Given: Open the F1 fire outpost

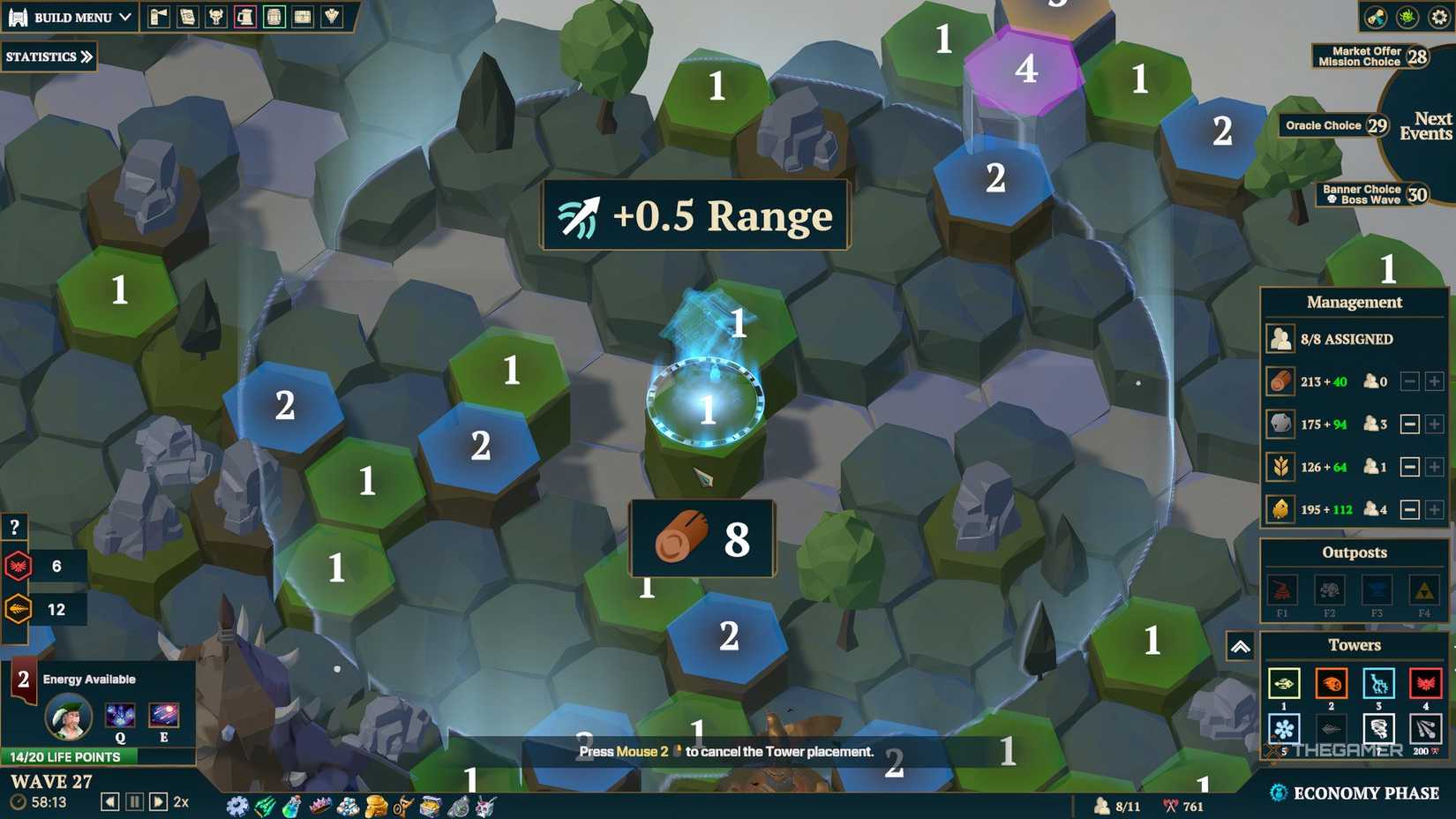Looking at the screenshot, I should [x=1282, y=590].
